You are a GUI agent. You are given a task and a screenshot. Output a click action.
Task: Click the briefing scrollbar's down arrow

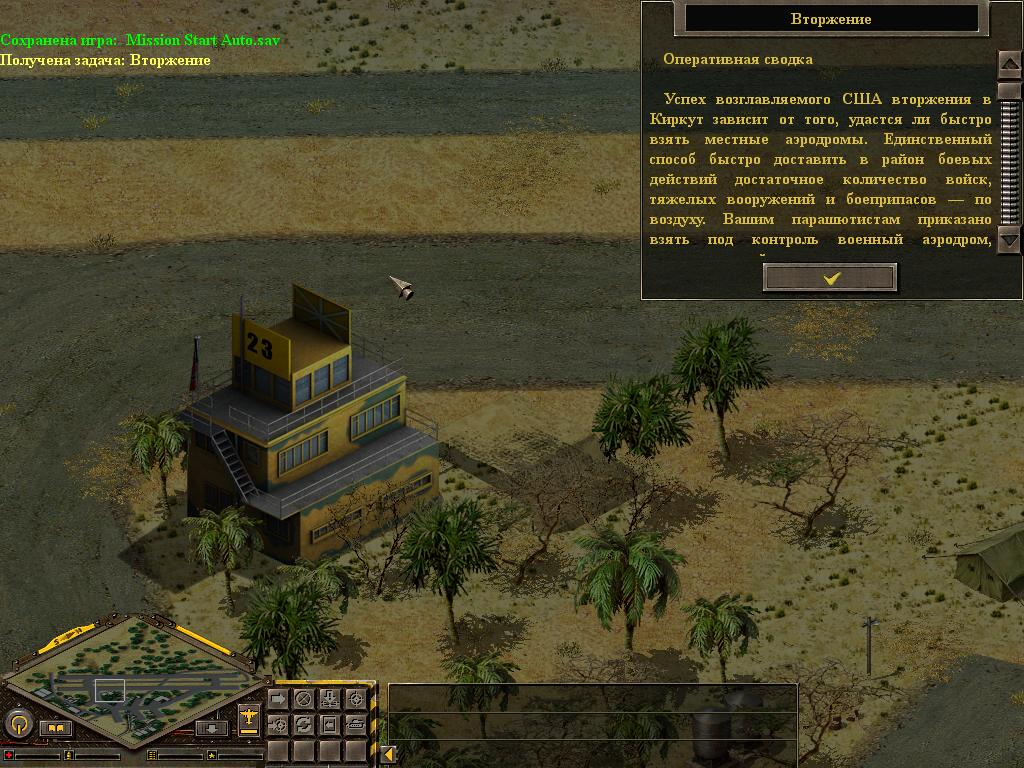tap(1009, 240)
